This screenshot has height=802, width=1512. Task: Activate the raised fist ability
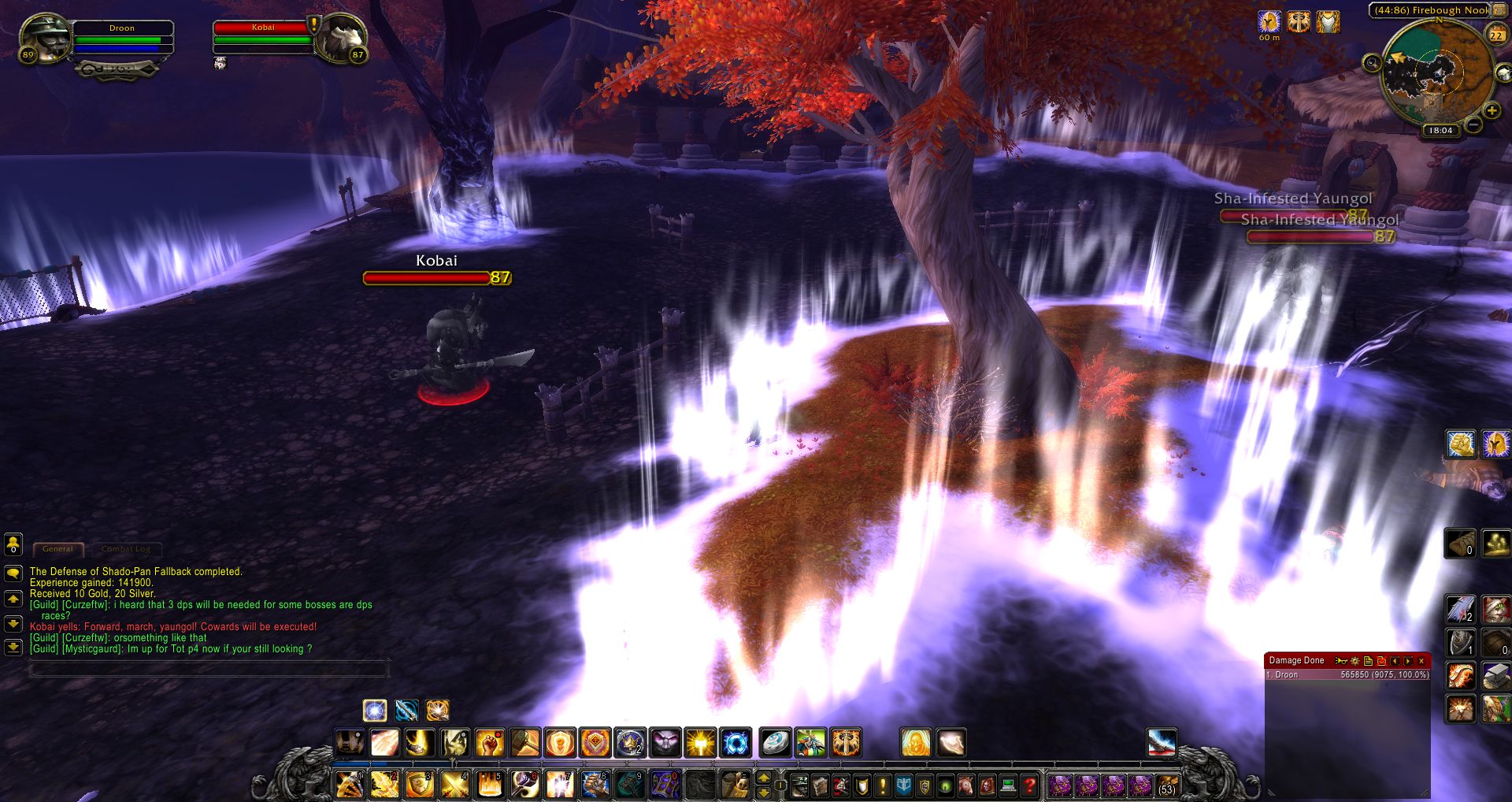pyautogui.click(x=490, y=743)
